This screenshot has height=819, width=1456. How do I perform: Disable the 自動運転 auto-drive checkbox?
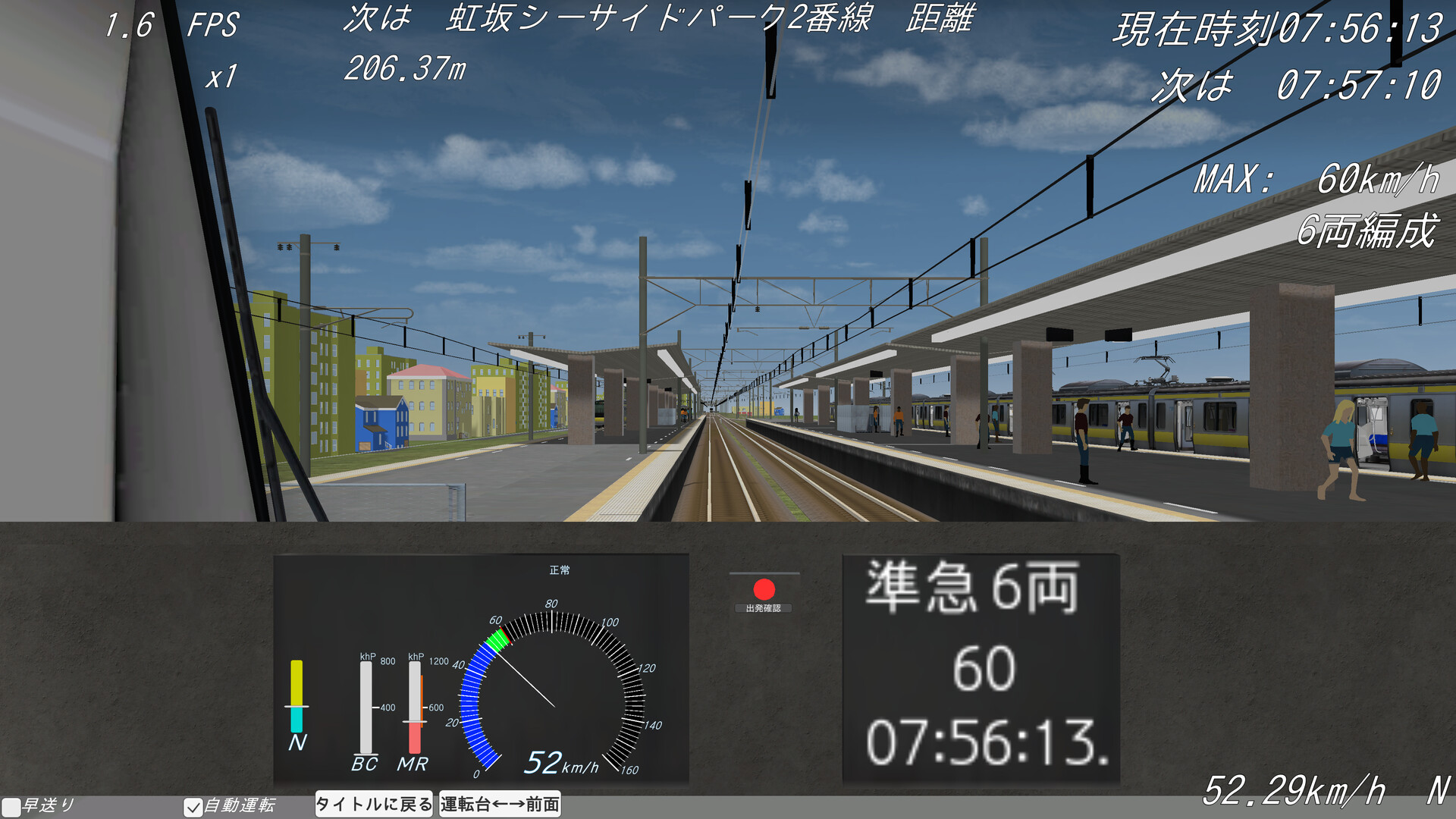pos(193,807)
